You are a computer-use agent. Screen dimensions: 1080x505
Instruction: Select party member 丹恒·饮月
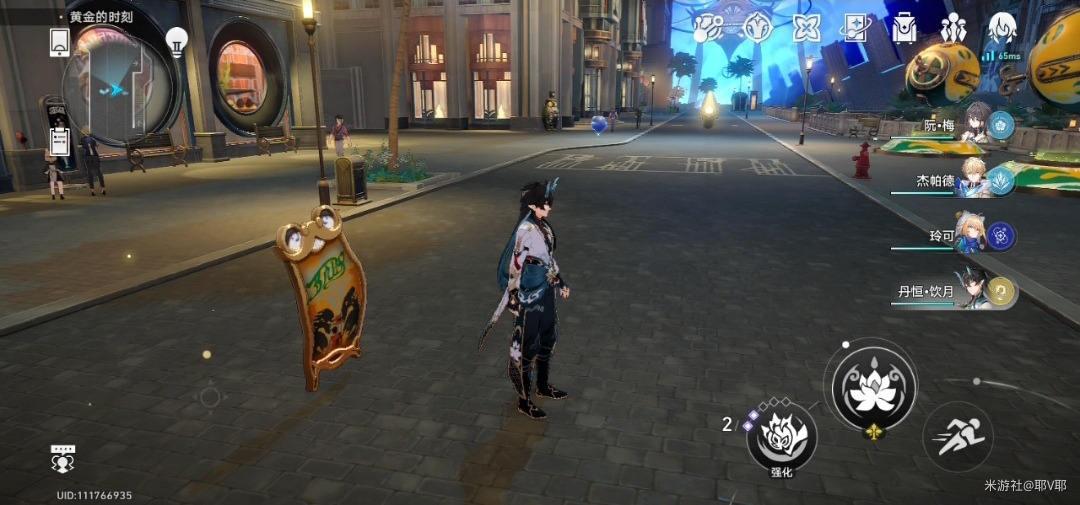975,291
